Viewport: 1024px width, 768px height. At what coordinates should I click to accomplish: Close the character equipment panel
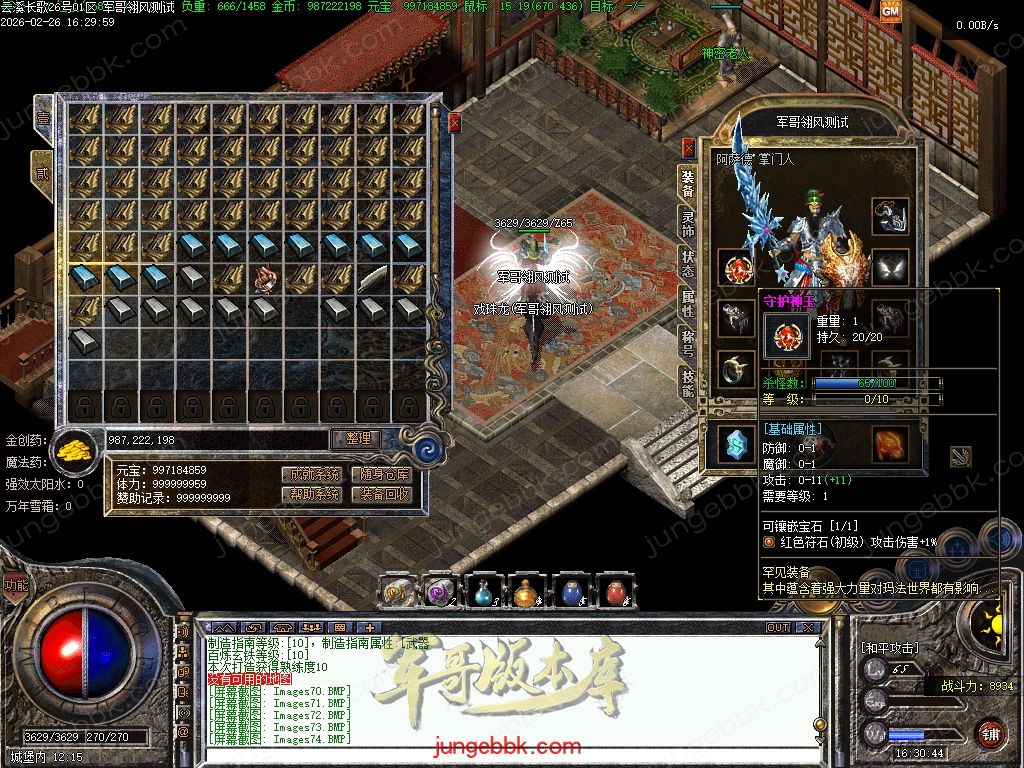point(688,147)
